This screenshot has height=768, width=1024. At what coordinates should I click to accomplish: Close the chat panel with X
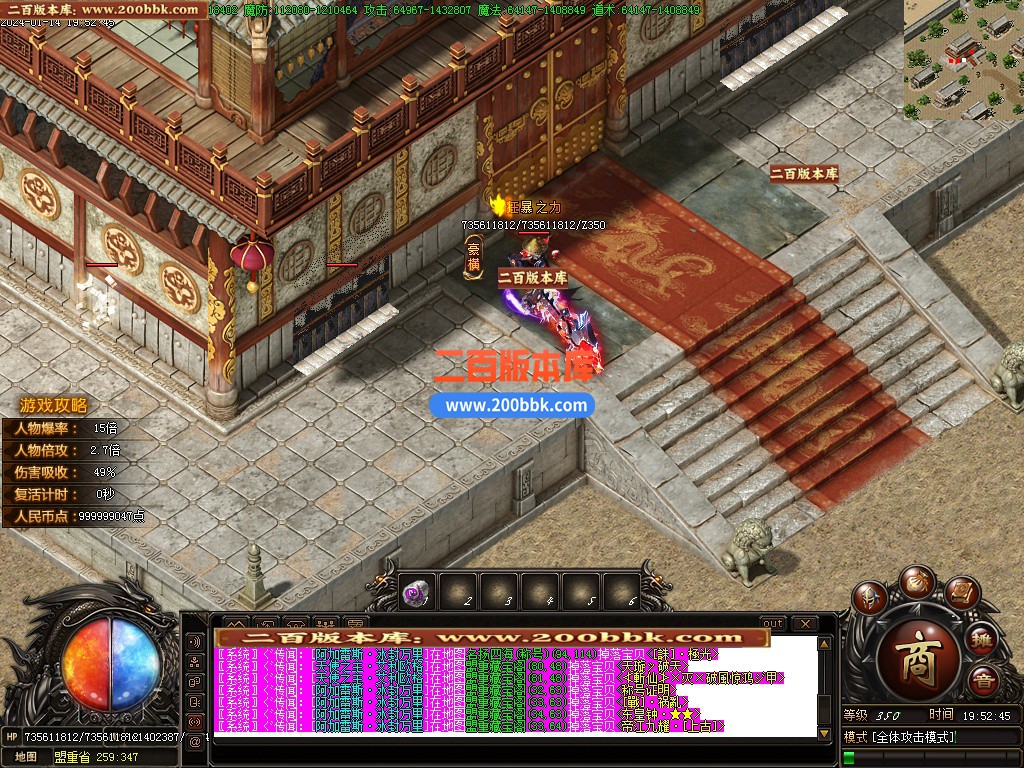tap(804, 624)
